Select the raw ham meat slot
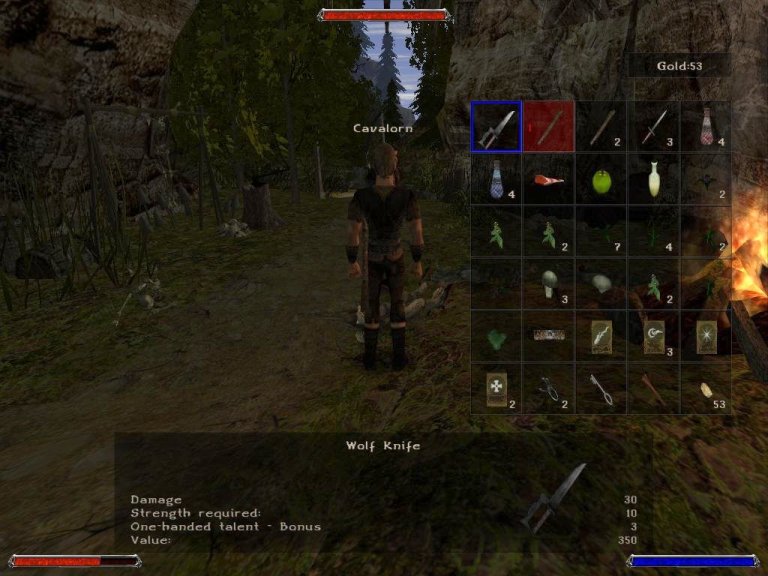Screen dimensions: 768x576 point(548,178)
